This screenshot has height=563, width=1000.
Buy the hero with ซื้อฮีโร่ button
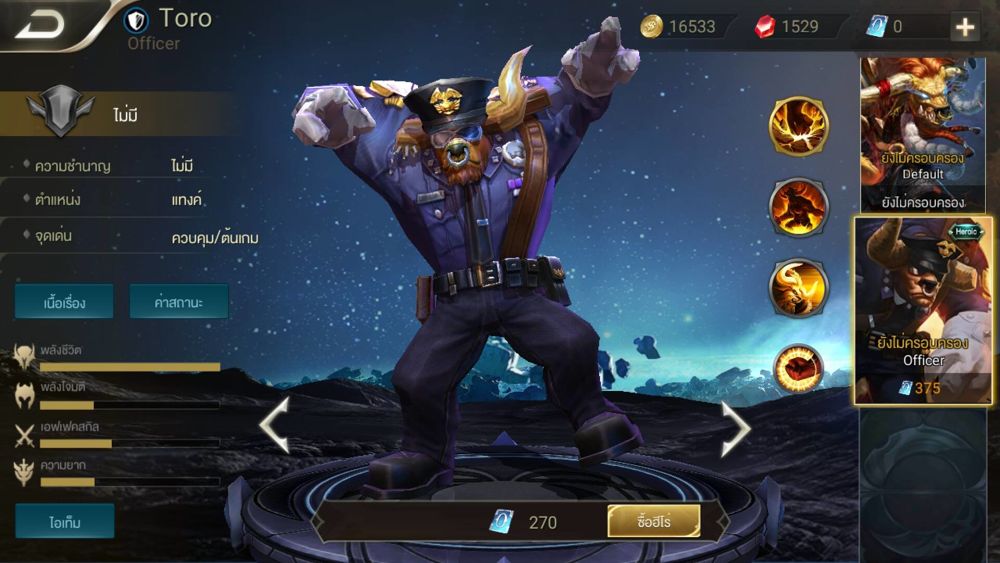[653, 521]
